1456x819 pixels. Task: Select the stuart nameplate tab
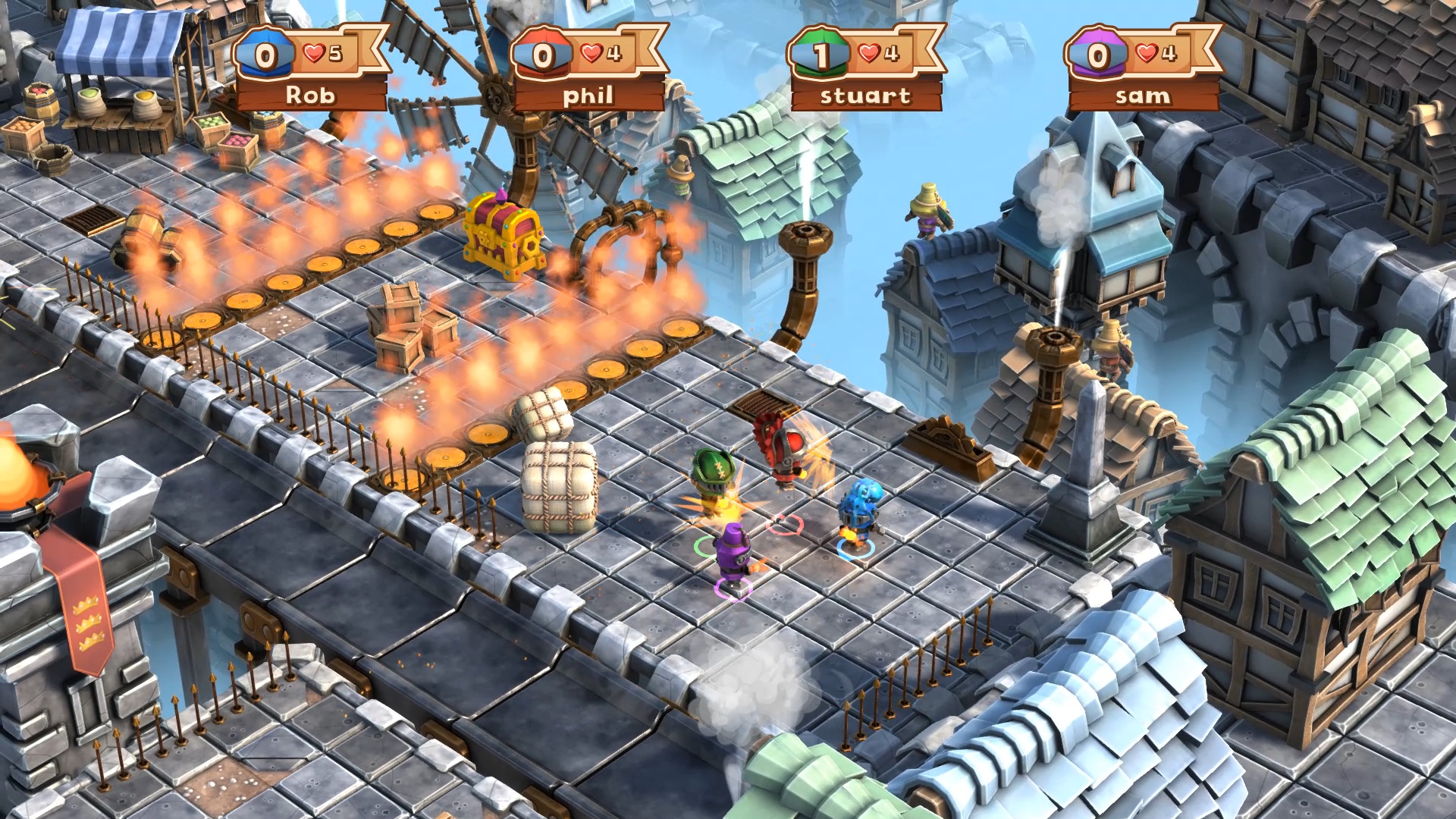pyautogui.click(x=866, y=96)
